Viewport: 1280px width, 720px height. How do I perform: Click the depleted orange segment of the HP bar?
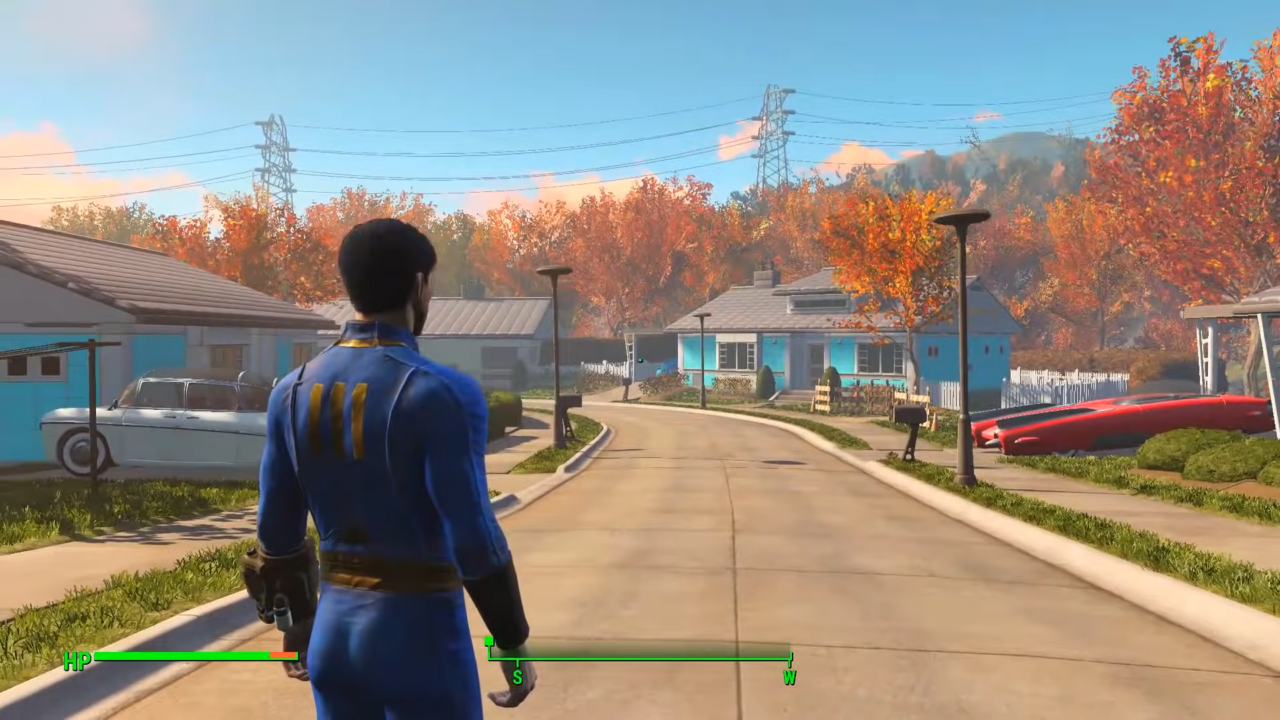point(285,656)
